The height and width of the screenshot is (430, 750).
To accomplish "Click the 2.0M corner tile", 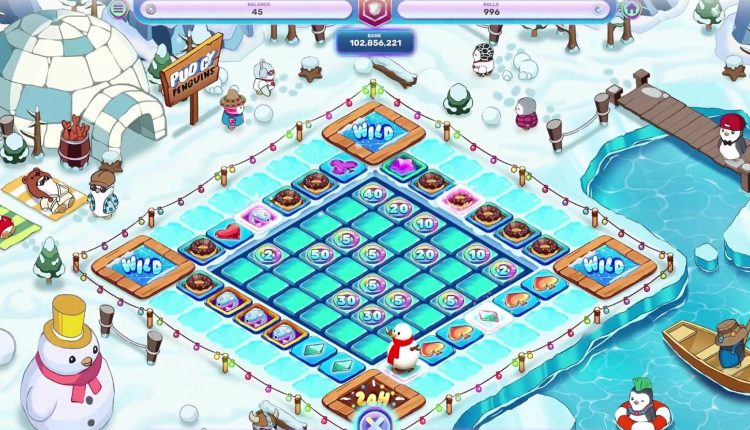I will [x=373, y=402].
